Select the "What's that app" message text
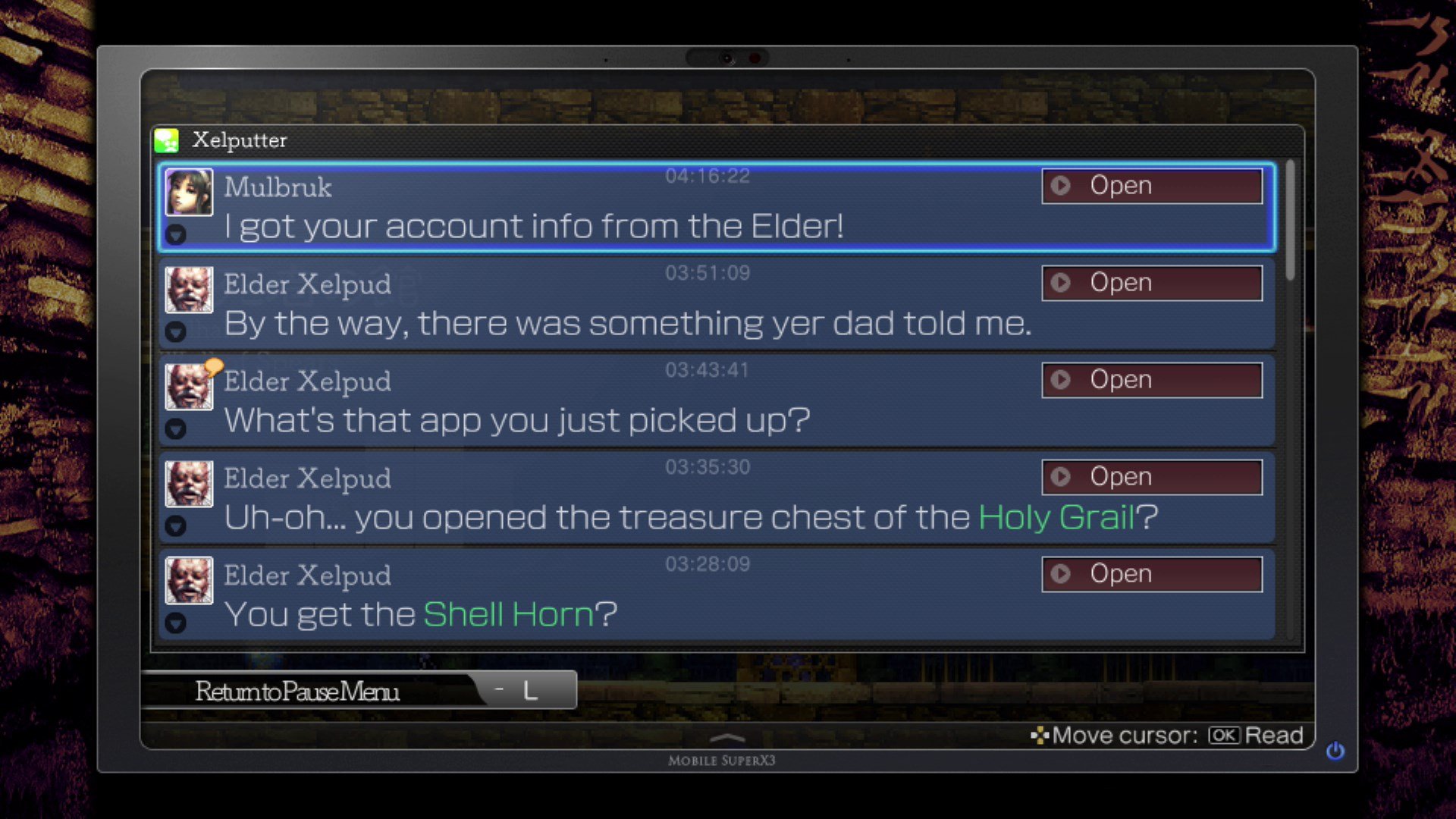The width and height of the screenshot is (1456, 819). coord(517,420)
